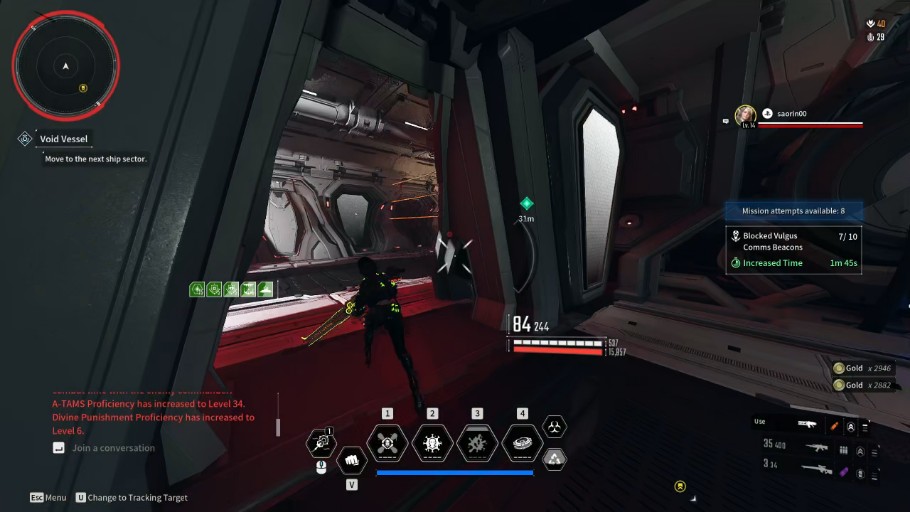Activate the third skill with splatter icon

[x=477, y=442]
